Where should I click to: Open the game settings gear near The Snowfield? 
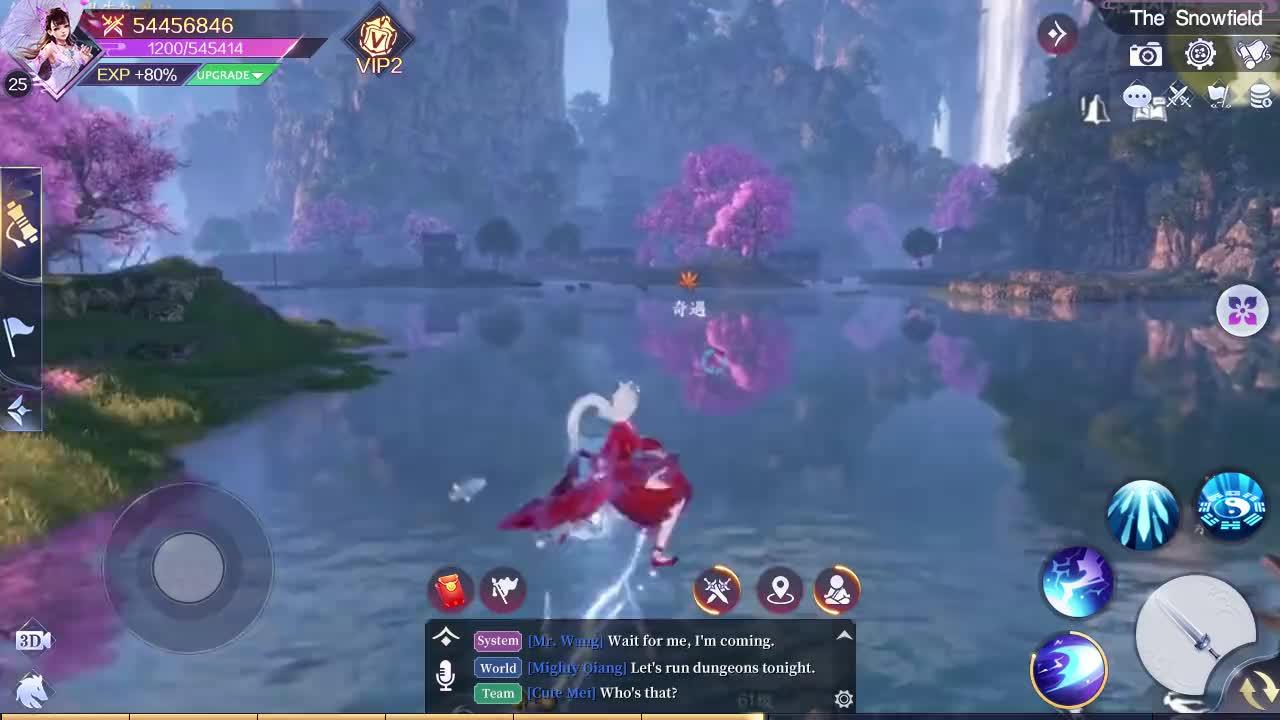1200,54
